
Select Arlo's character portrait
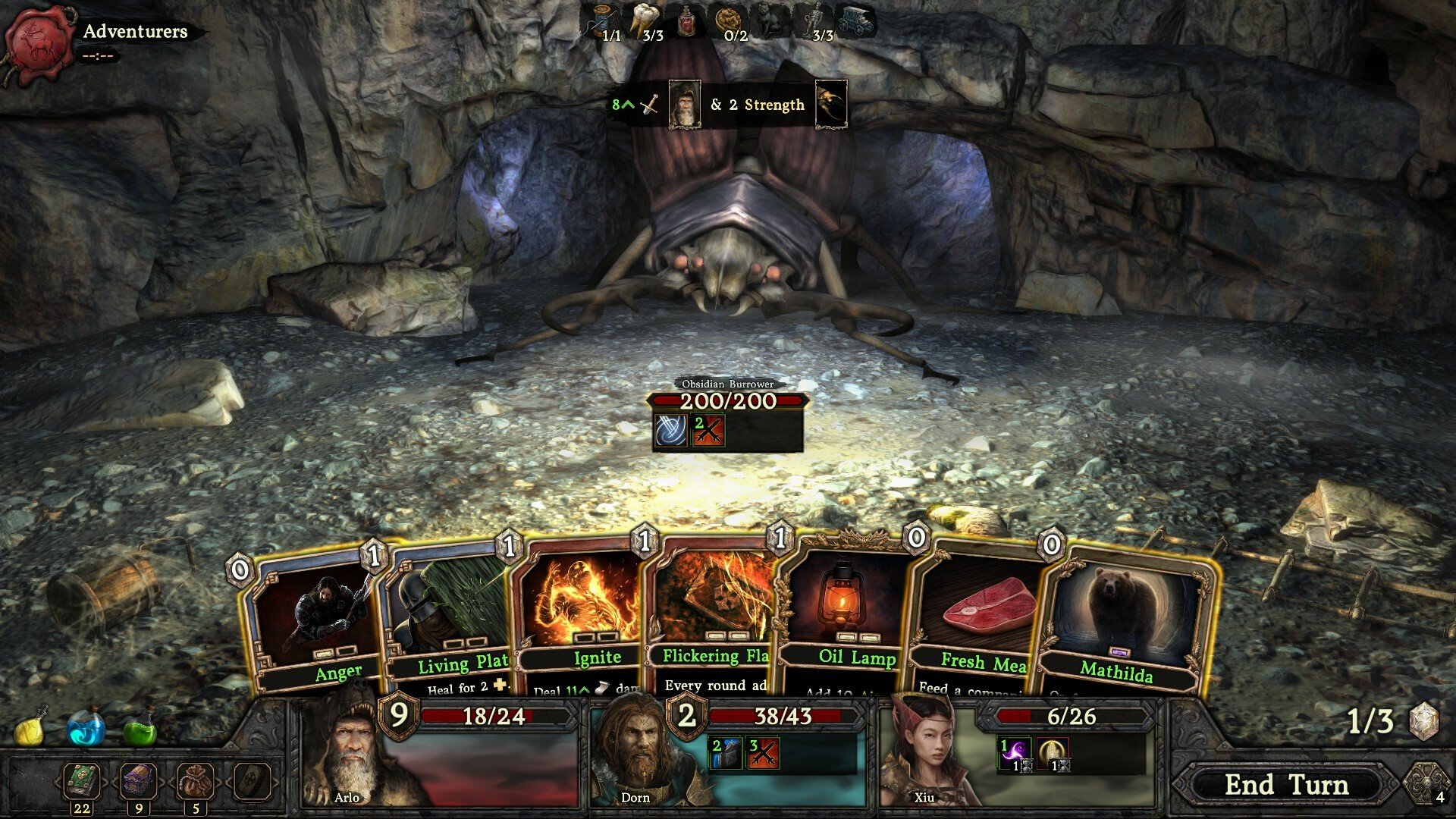(x=345, y=755)
